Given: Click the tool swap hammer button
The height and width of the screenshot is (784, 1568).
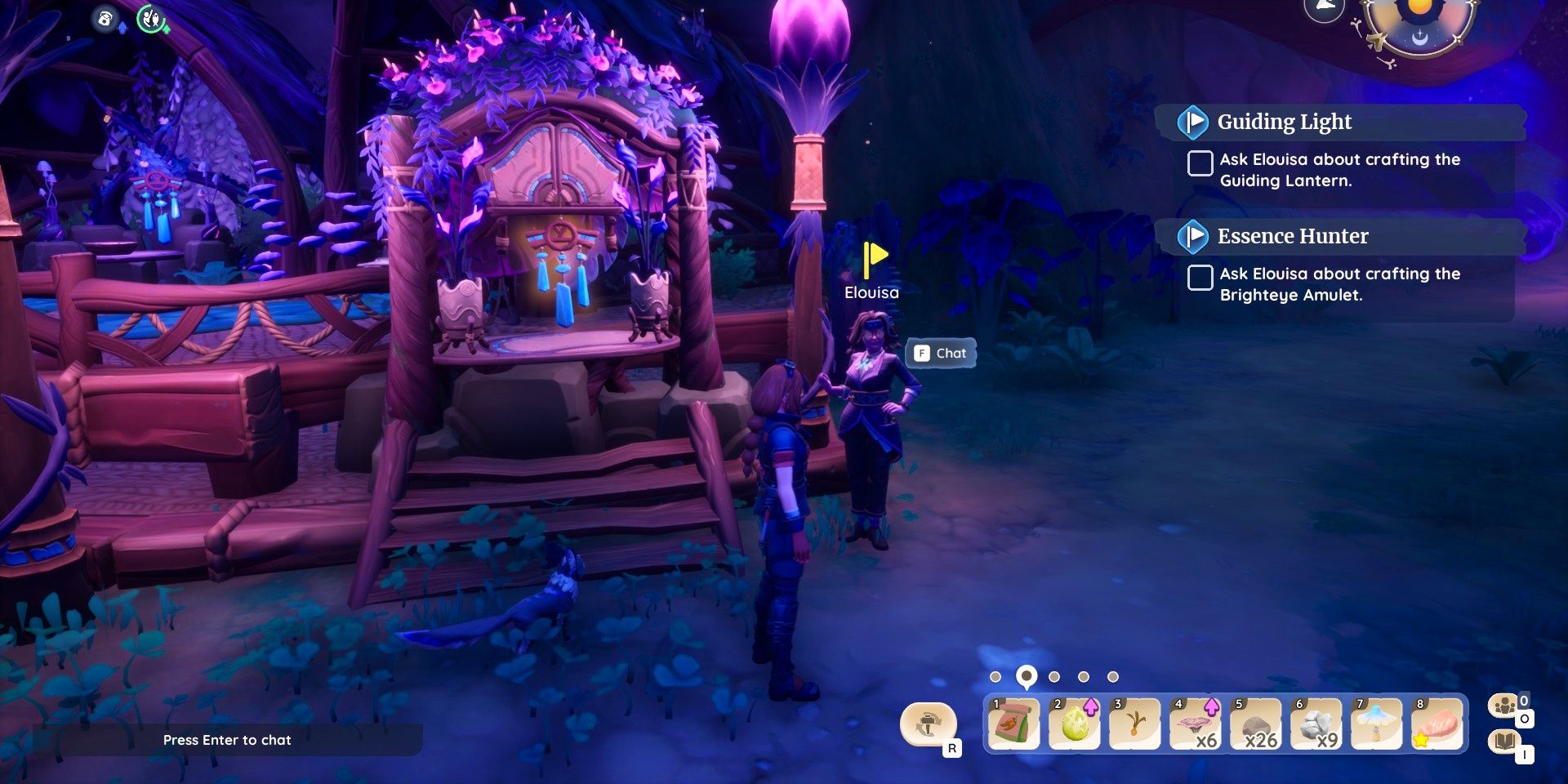Looking at the screenshot, I should [x=929, y=724].
